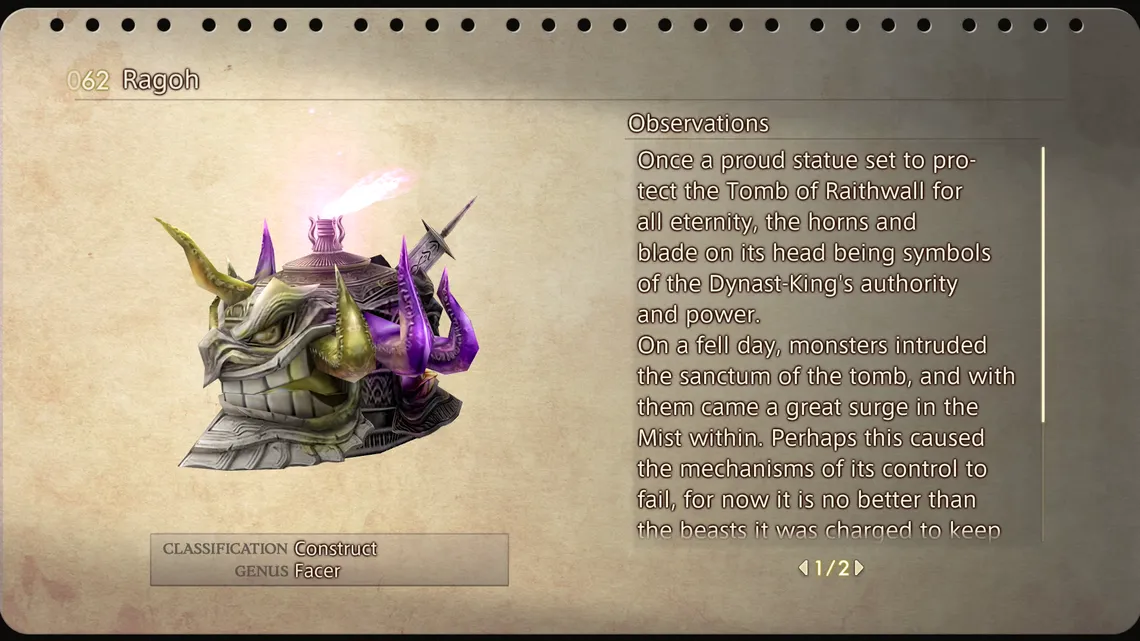Go to the previous observations page
Viewport: 1140px width, 641px height.
coord(803,568)
